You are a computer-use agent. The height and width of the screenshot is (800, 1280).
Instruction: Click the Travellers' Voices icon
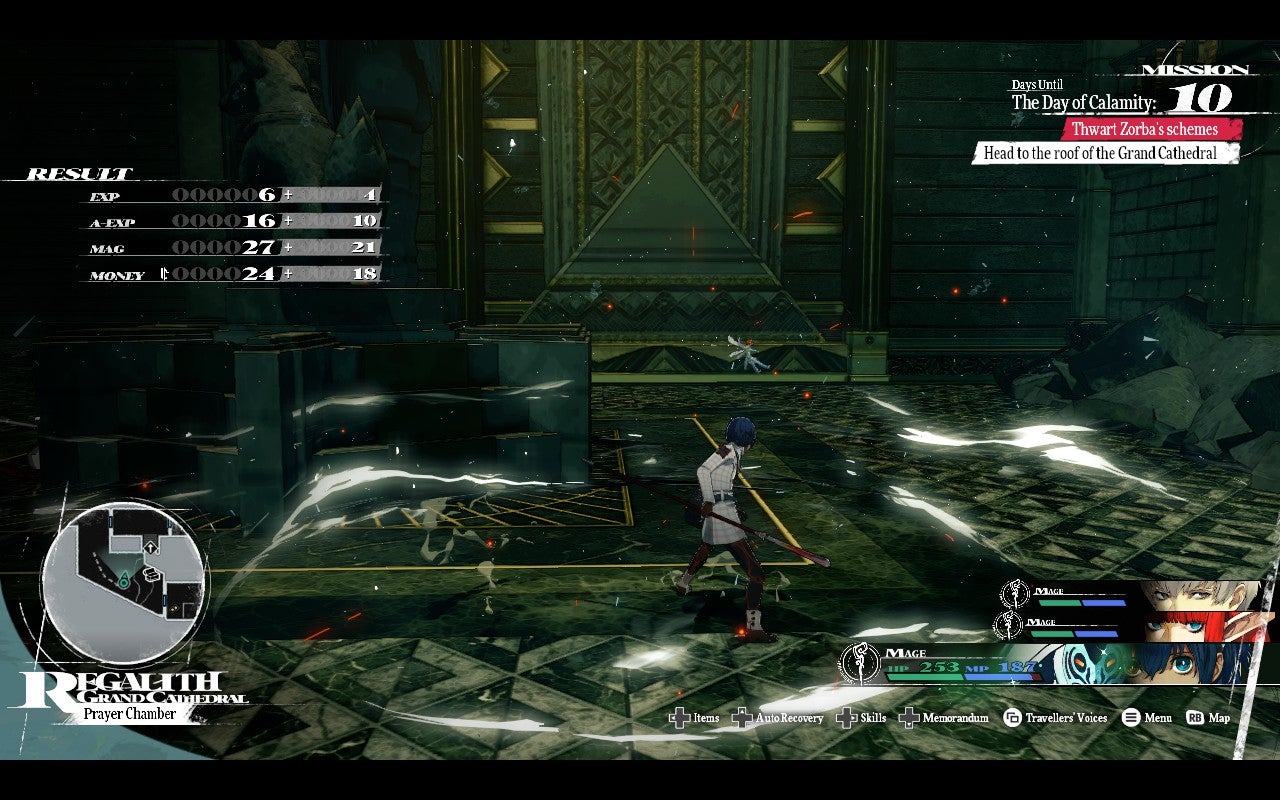point(1013,718)
